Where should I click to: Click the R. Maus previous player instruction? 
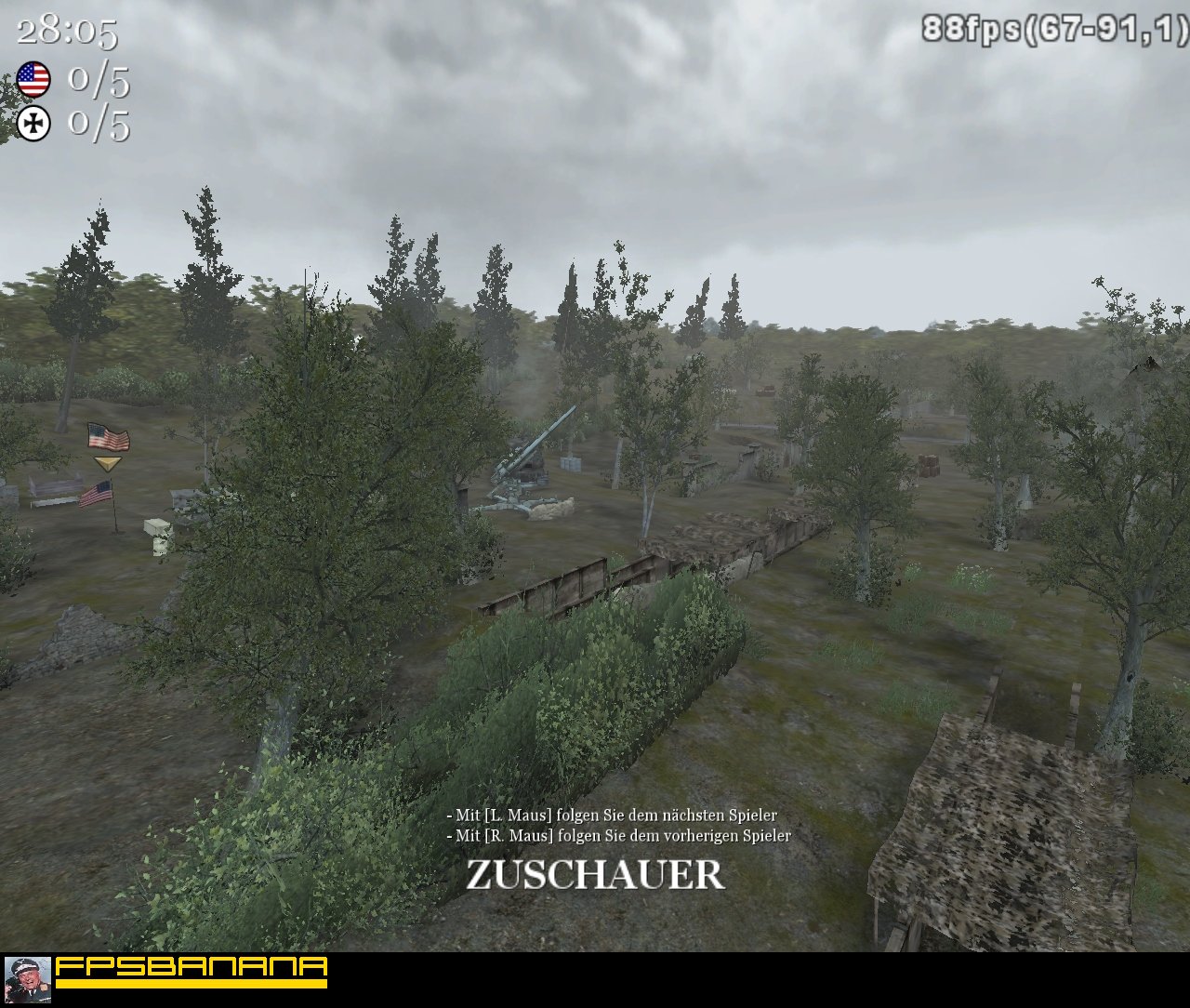pyautogui.click(x=619, y=835)
